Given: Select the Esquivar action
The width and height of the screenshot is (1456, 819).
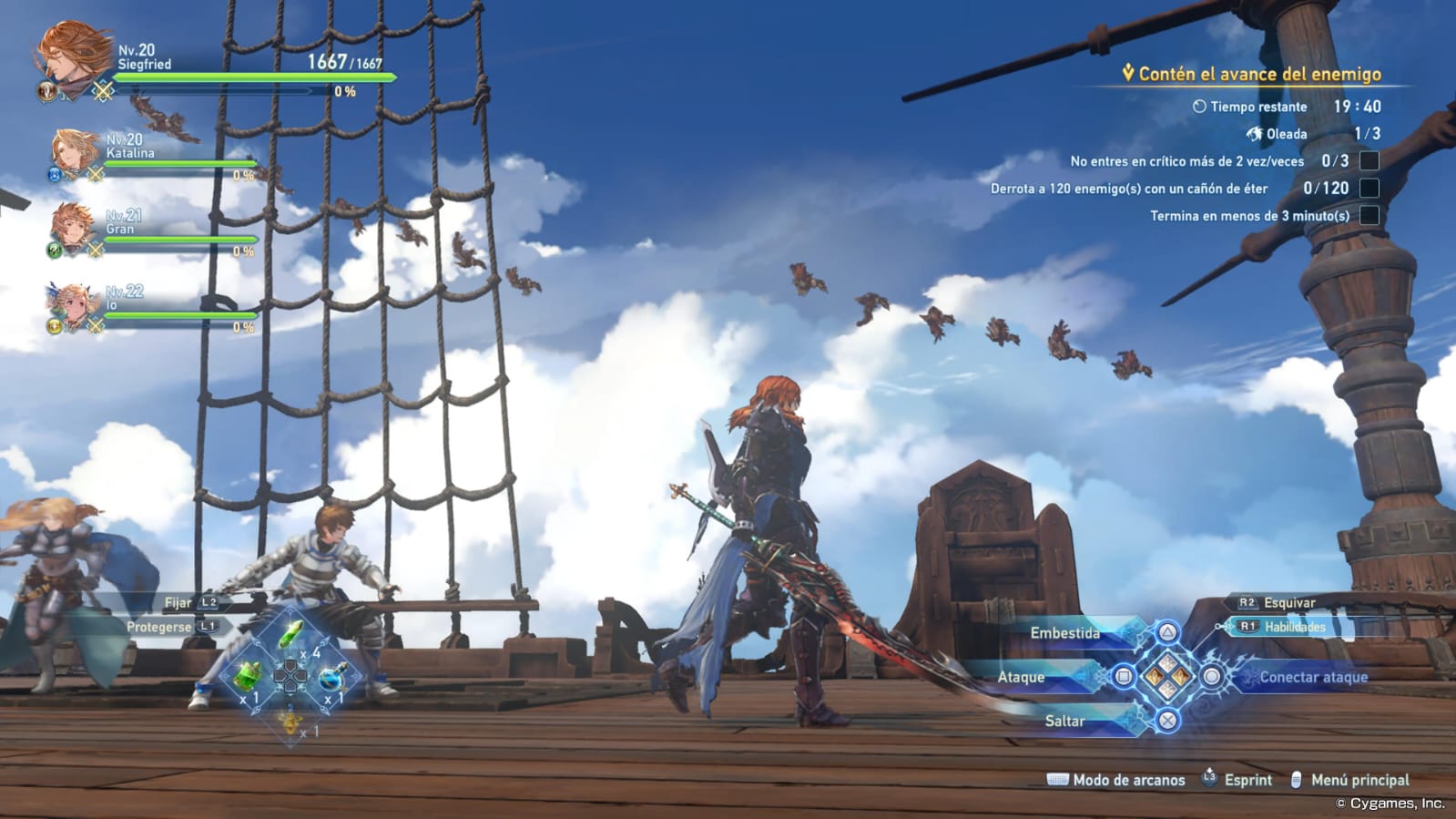Looking at the screenshot, I should pyautogui.click(x=1288, y=602).
